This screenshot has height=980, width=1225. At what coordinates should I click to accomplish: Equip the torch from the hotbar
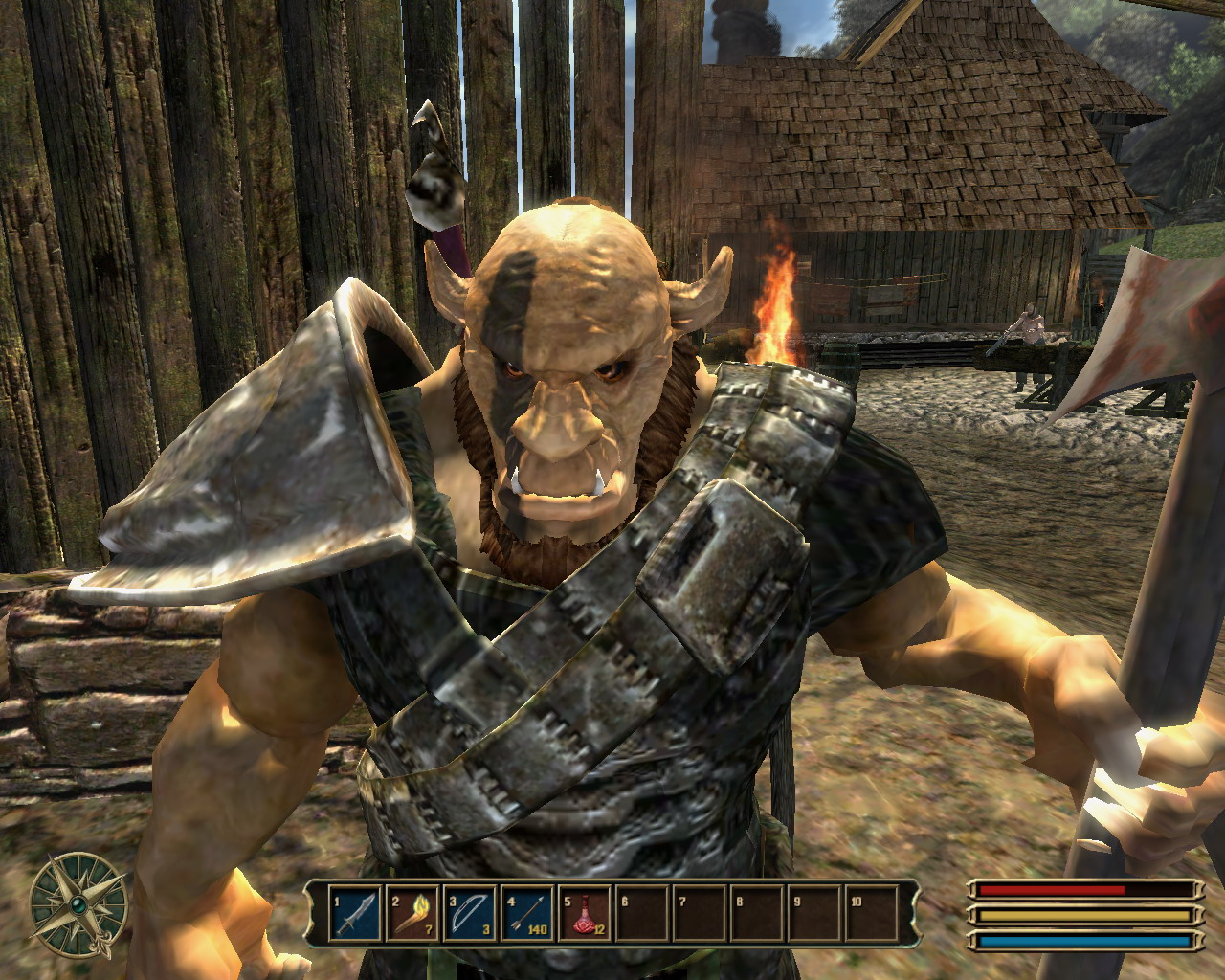pos(412,913)
